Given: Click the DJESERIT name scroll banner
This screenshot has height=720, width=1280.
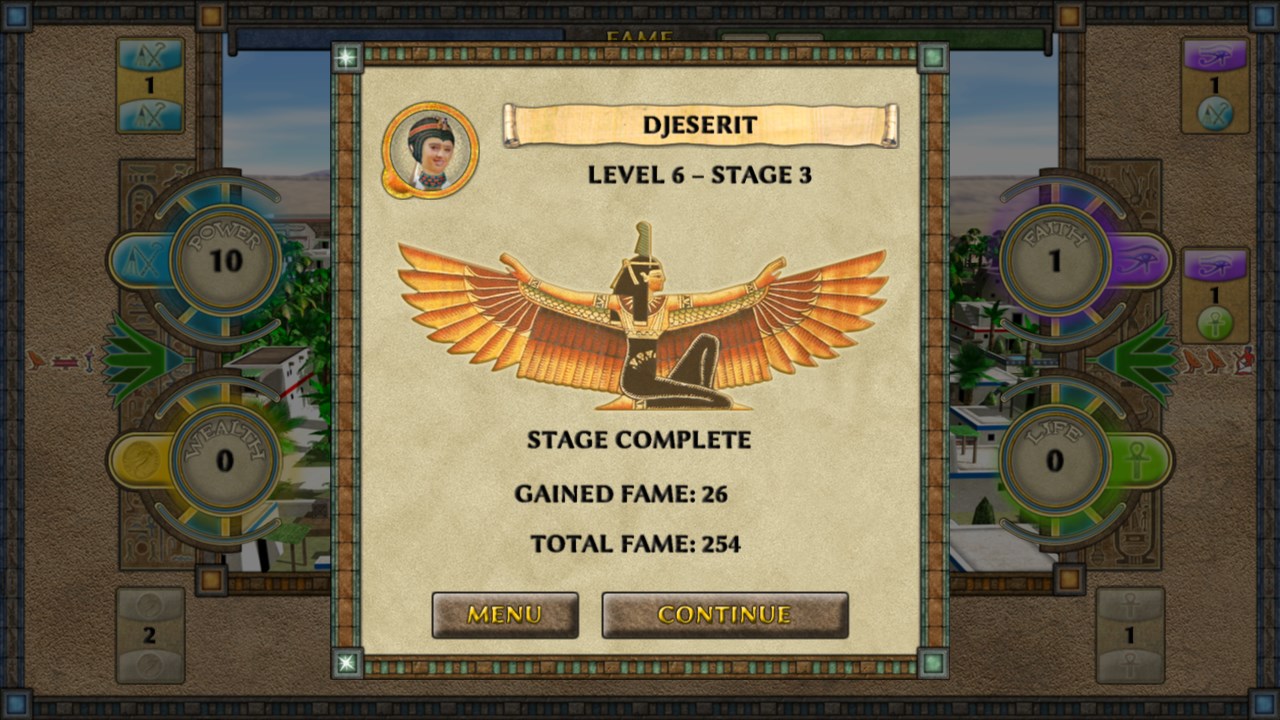Looking at the screenshot, I should click(700, 124).
